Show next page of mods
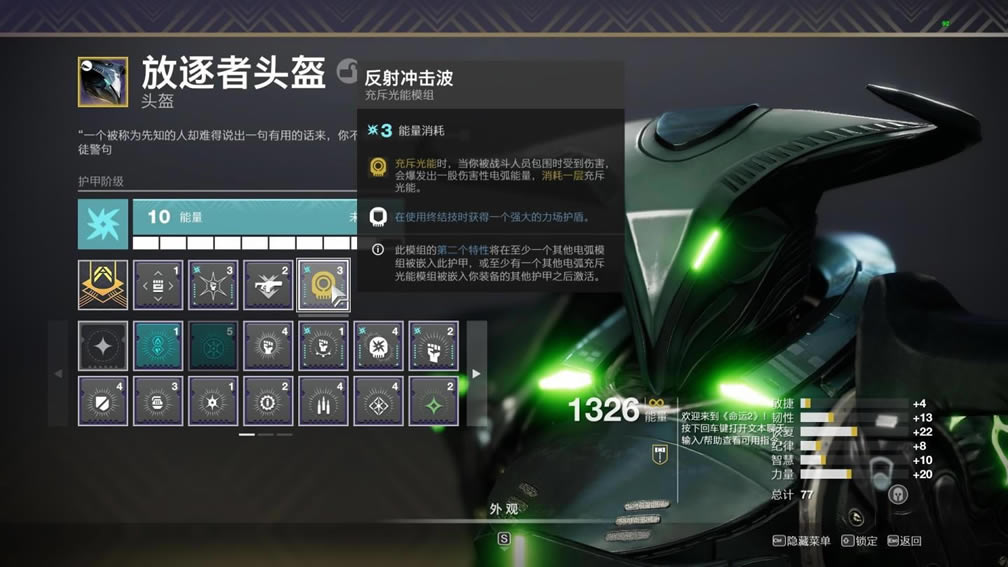The width and height of the screenshot is (1008, 567). click(x=476, y=374)
